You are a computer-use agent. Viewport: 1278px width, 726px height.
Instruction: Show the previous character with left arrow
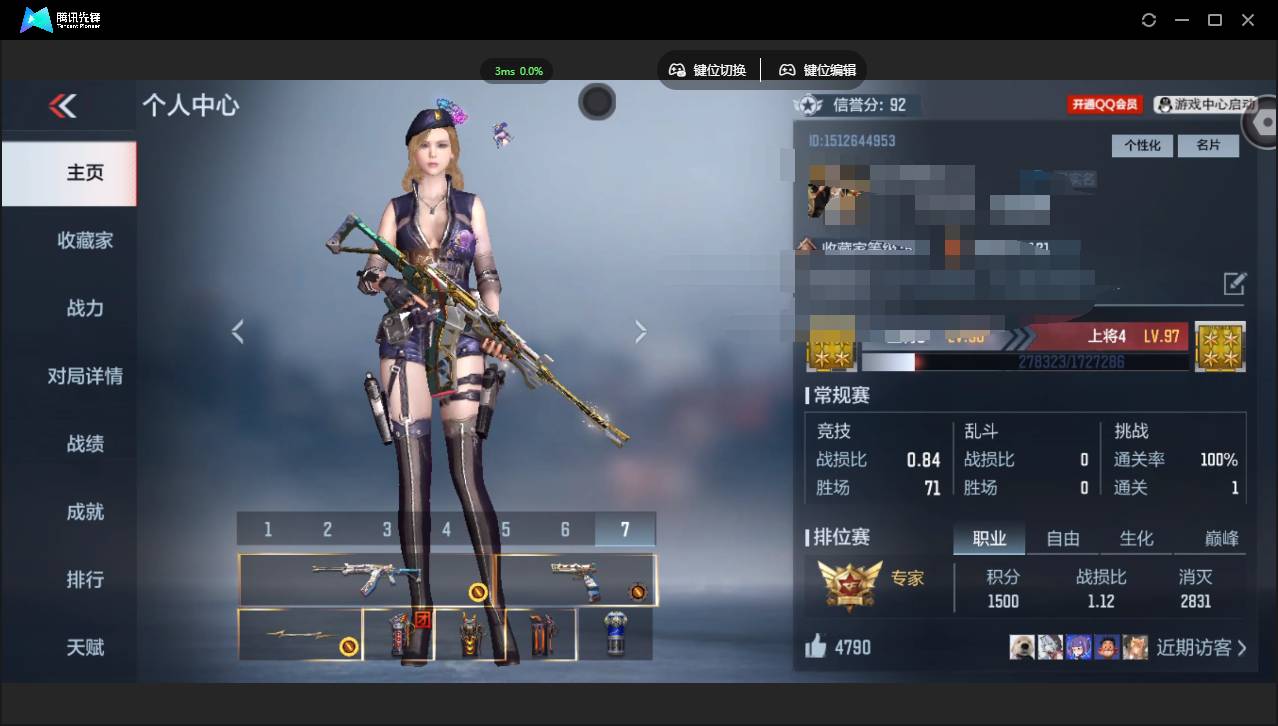tap(237, 332)
